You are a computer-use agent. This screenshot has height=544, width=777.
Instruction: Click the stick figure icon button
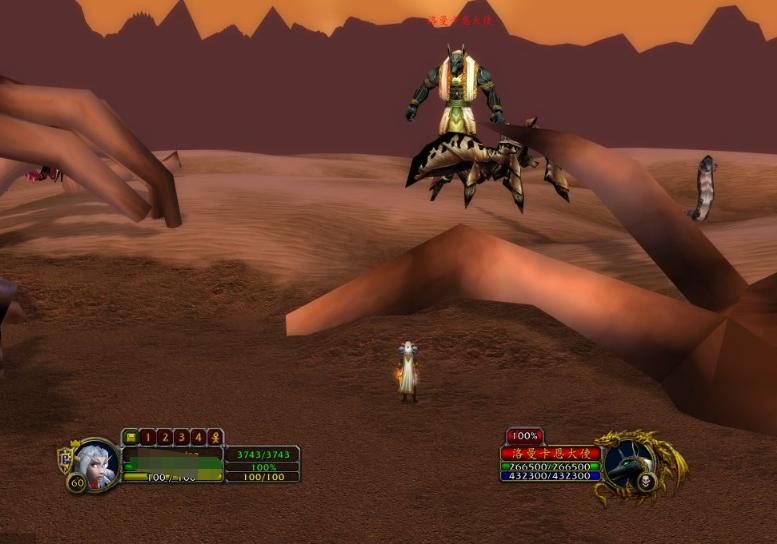tap(214, 437)
